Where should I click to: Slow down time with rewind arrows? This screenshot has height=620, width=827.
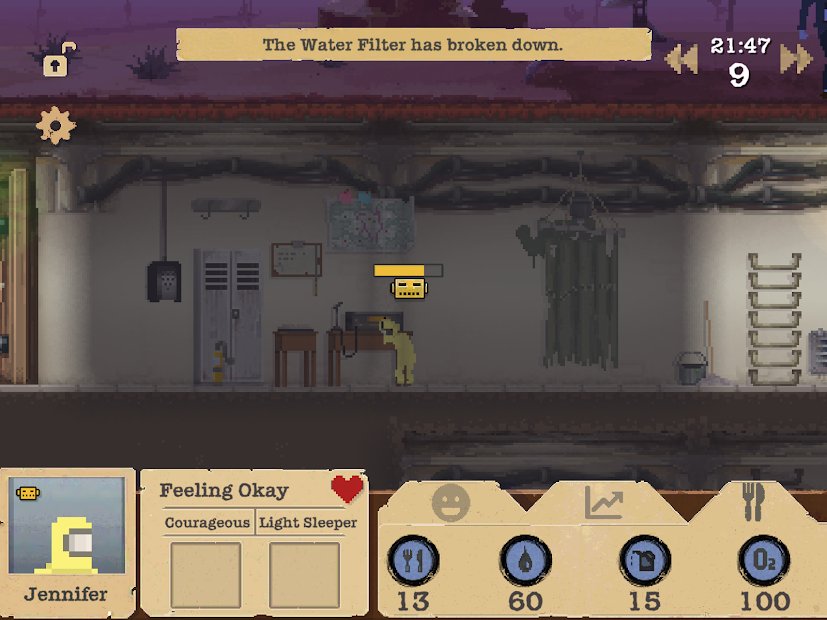[x=681, y=59]
